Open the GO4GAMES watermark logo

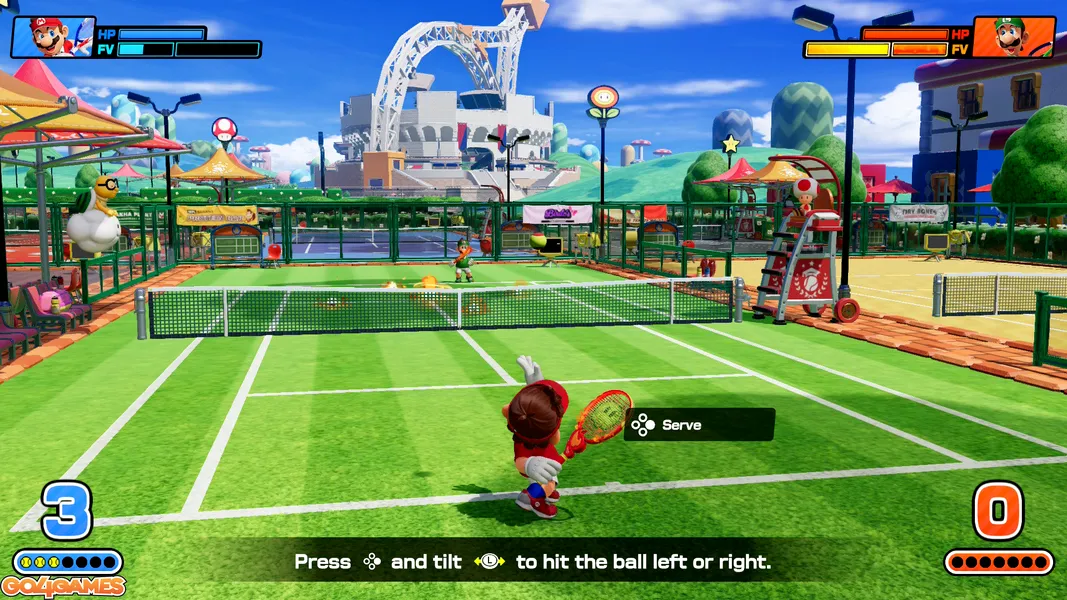point(63,587)
